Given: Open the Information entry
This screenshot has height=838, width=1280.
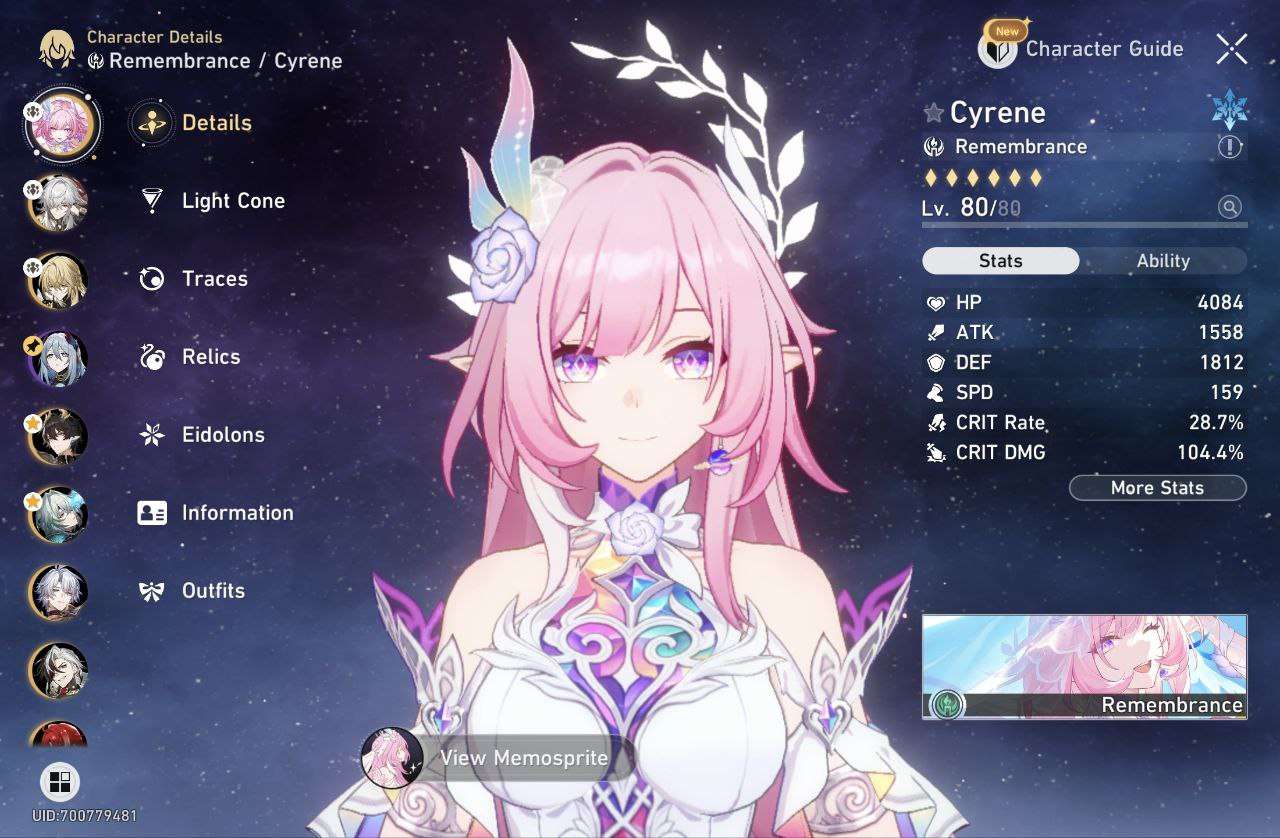Looking at the screenshot, I should [236, 513].
